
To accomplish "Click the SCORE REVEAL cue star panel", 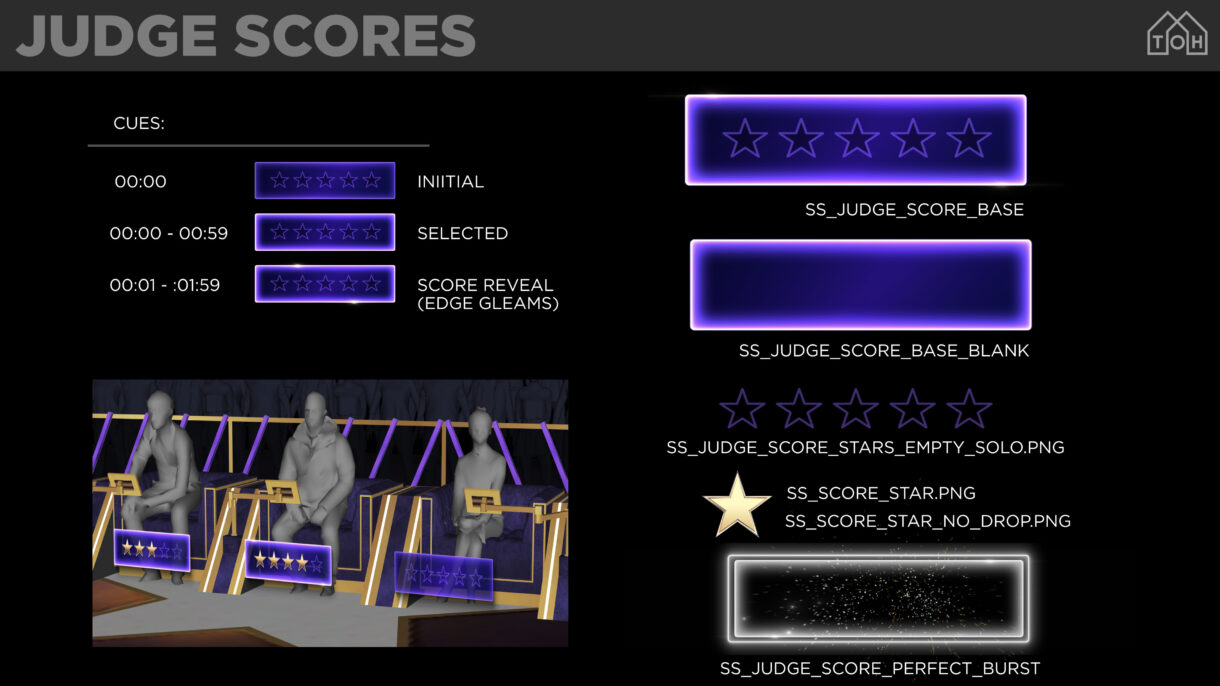I will pyautogui.click(x=325, y=284).
